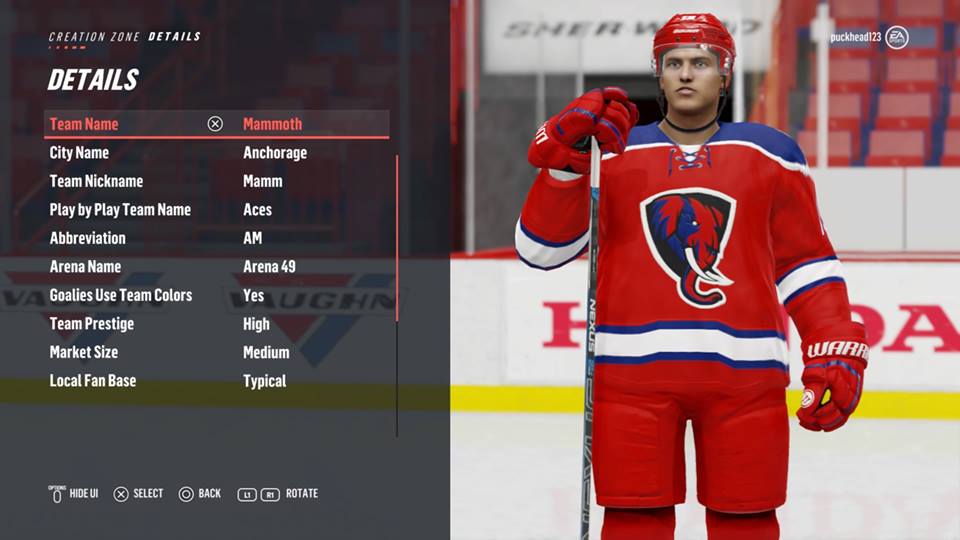
Task: Select the Abbreviation setting
Action: tap(216, 238)
